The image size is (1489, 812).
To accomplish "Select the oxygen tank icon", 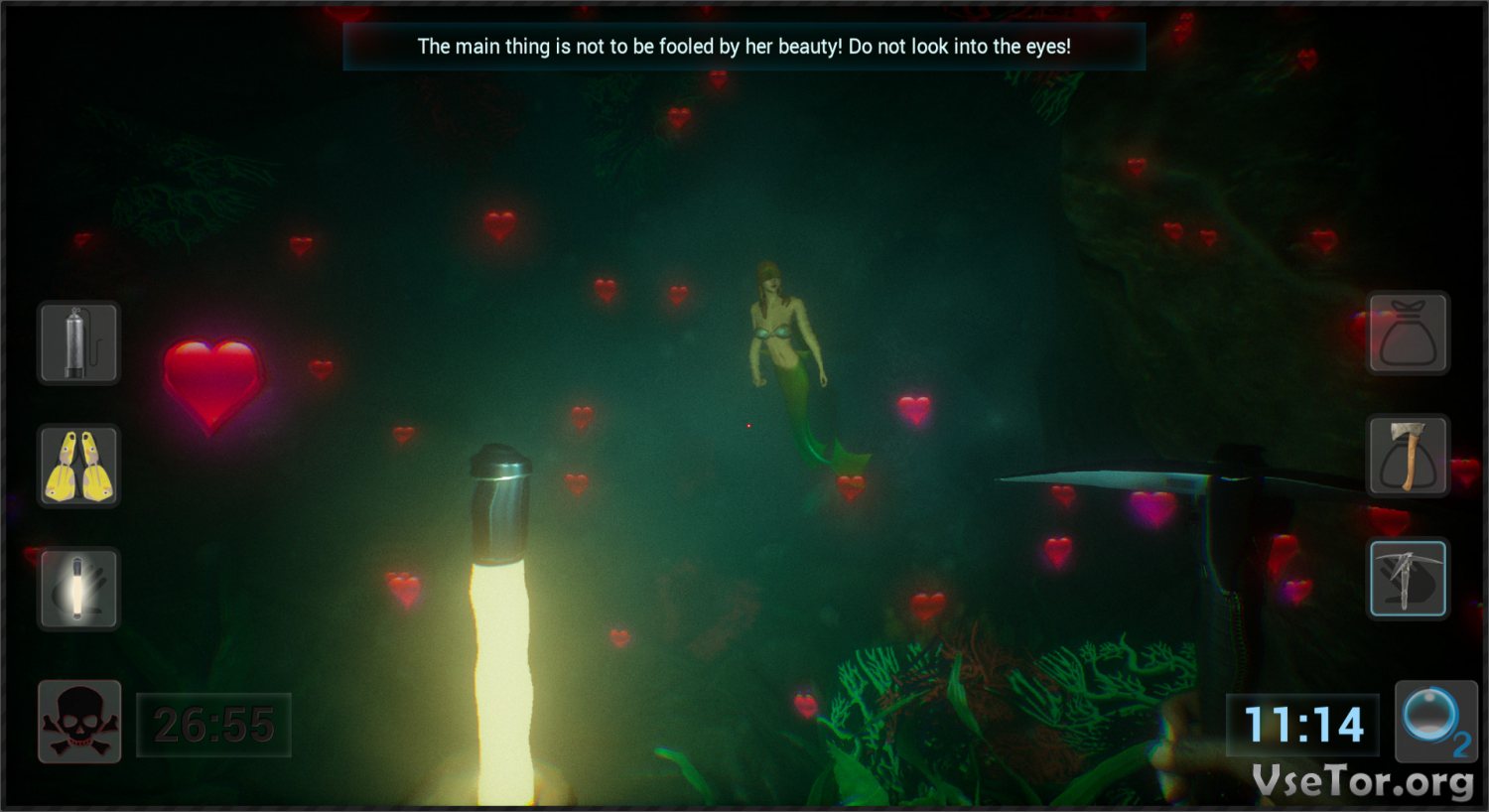I will click(x=78, y=342).
